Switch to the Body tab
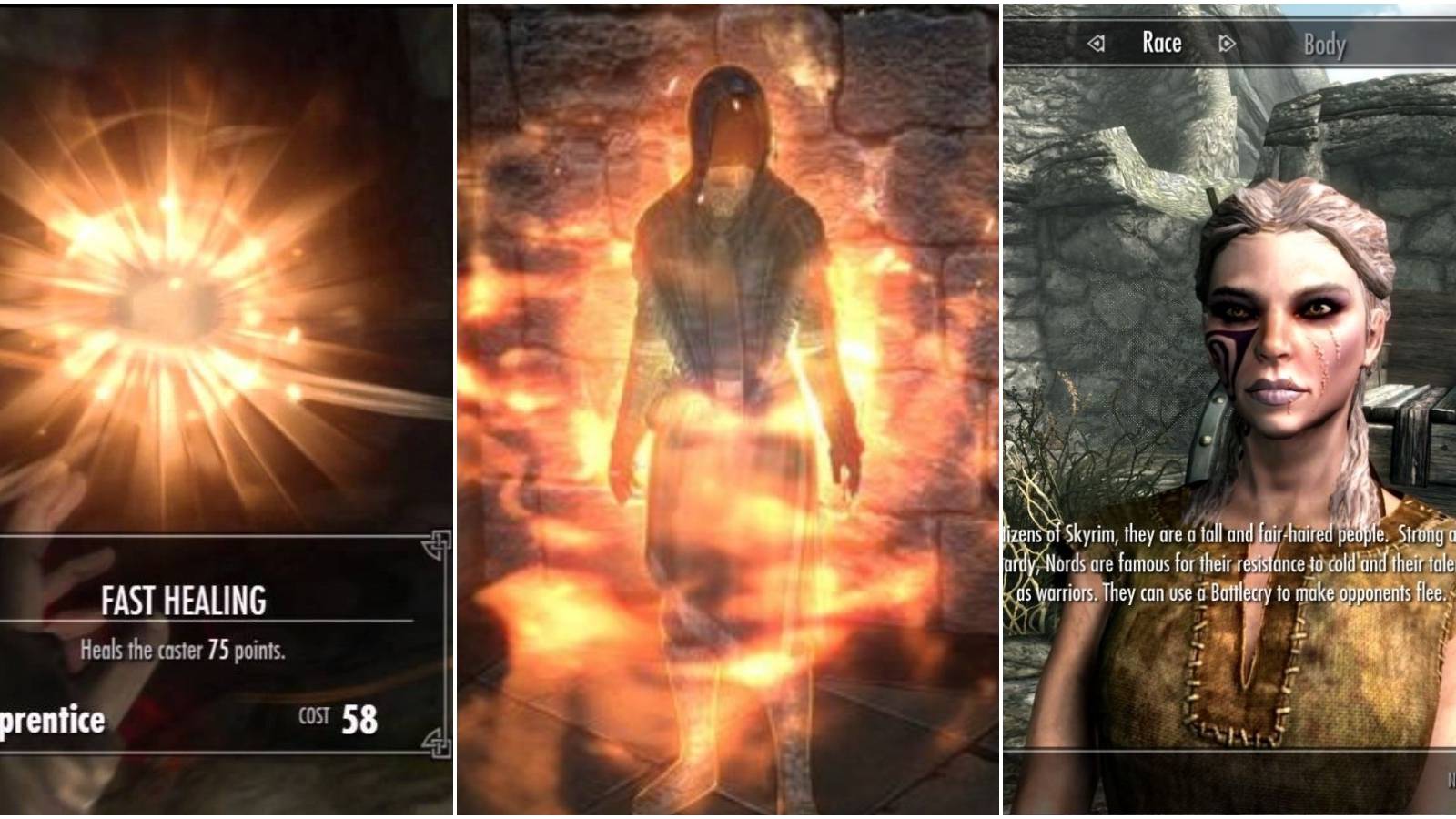Screen dimensions: 1456x819 pos(1326,42)
